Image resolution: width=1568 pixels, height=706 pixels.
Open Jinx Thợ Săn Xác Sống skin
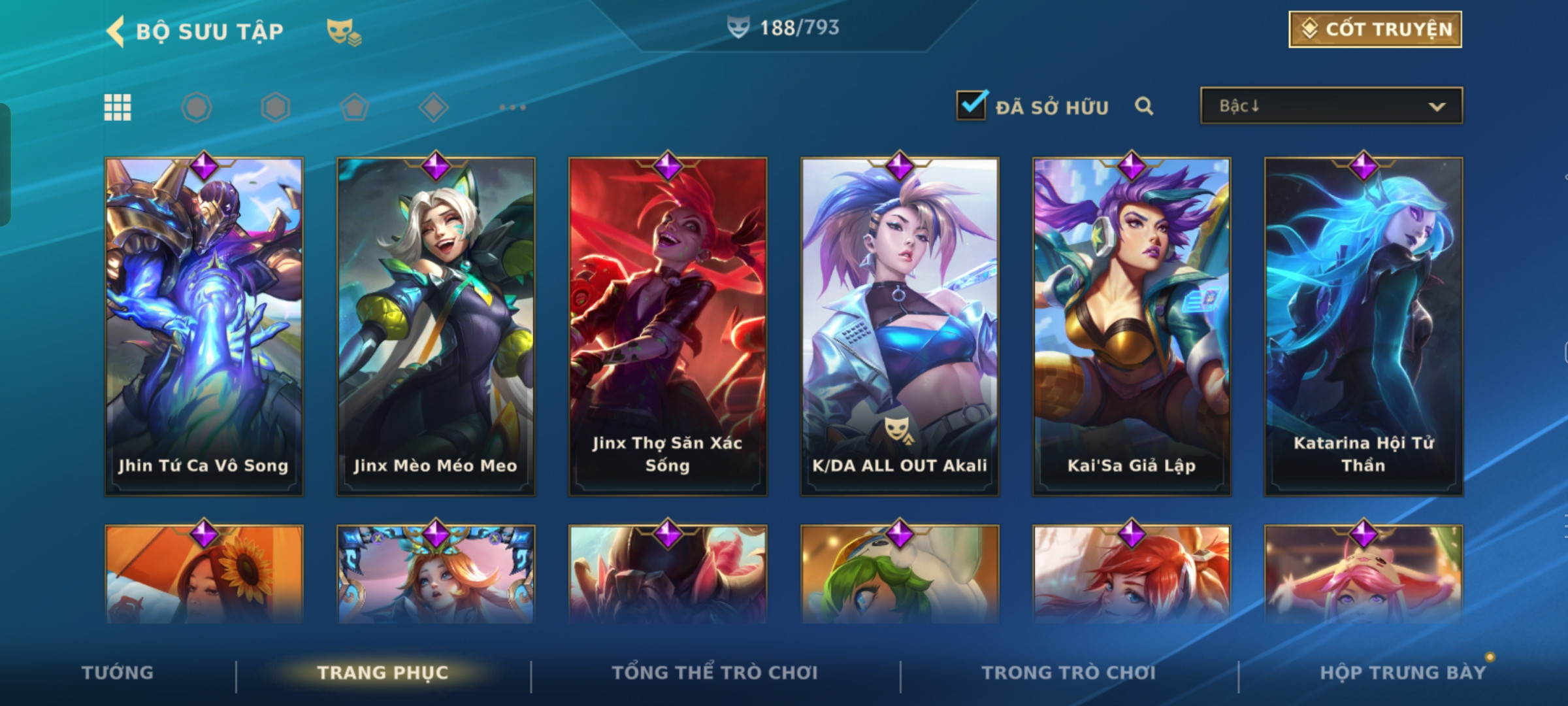click(668, 327)
